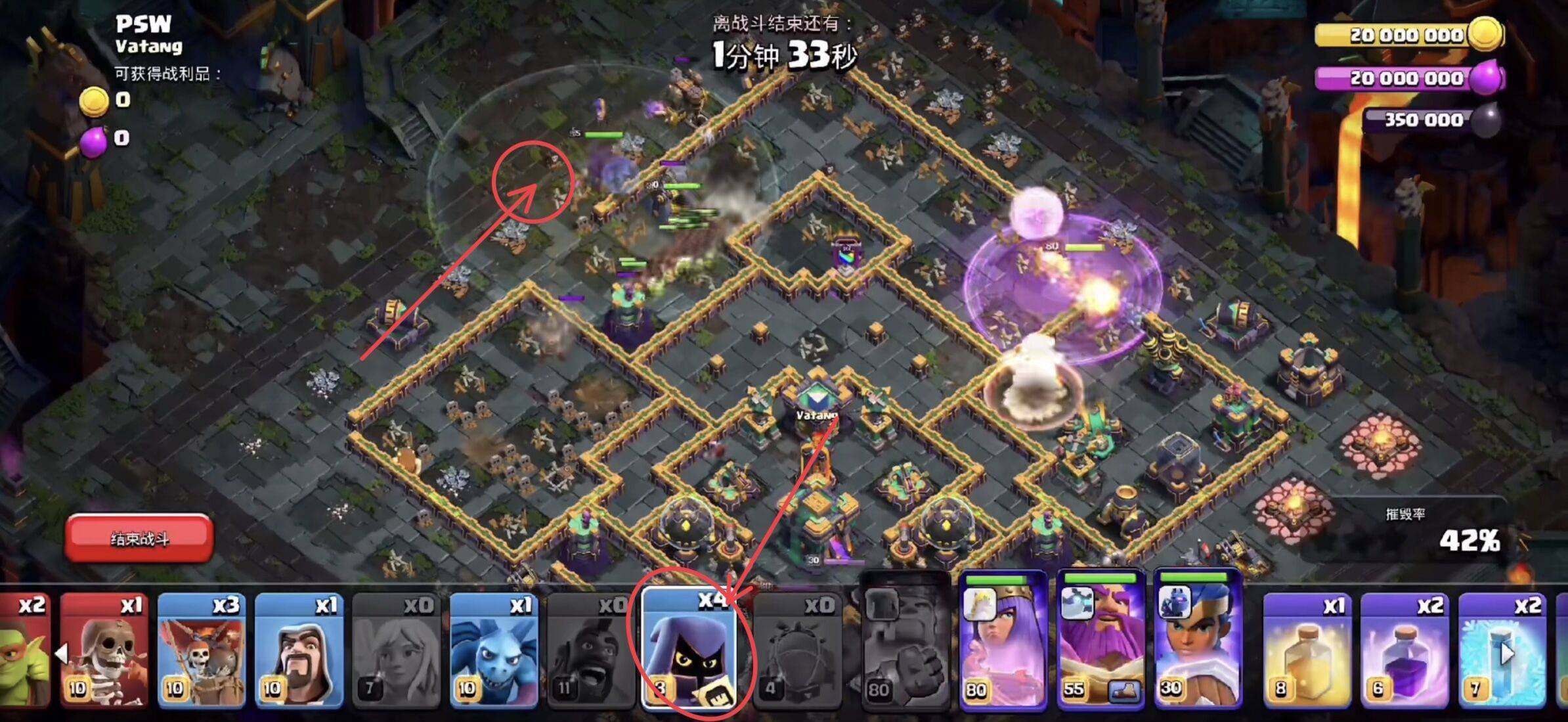1568x722 pixels.
Task: Click the depleted Healer troop card
Action: (x=397, y=650)
